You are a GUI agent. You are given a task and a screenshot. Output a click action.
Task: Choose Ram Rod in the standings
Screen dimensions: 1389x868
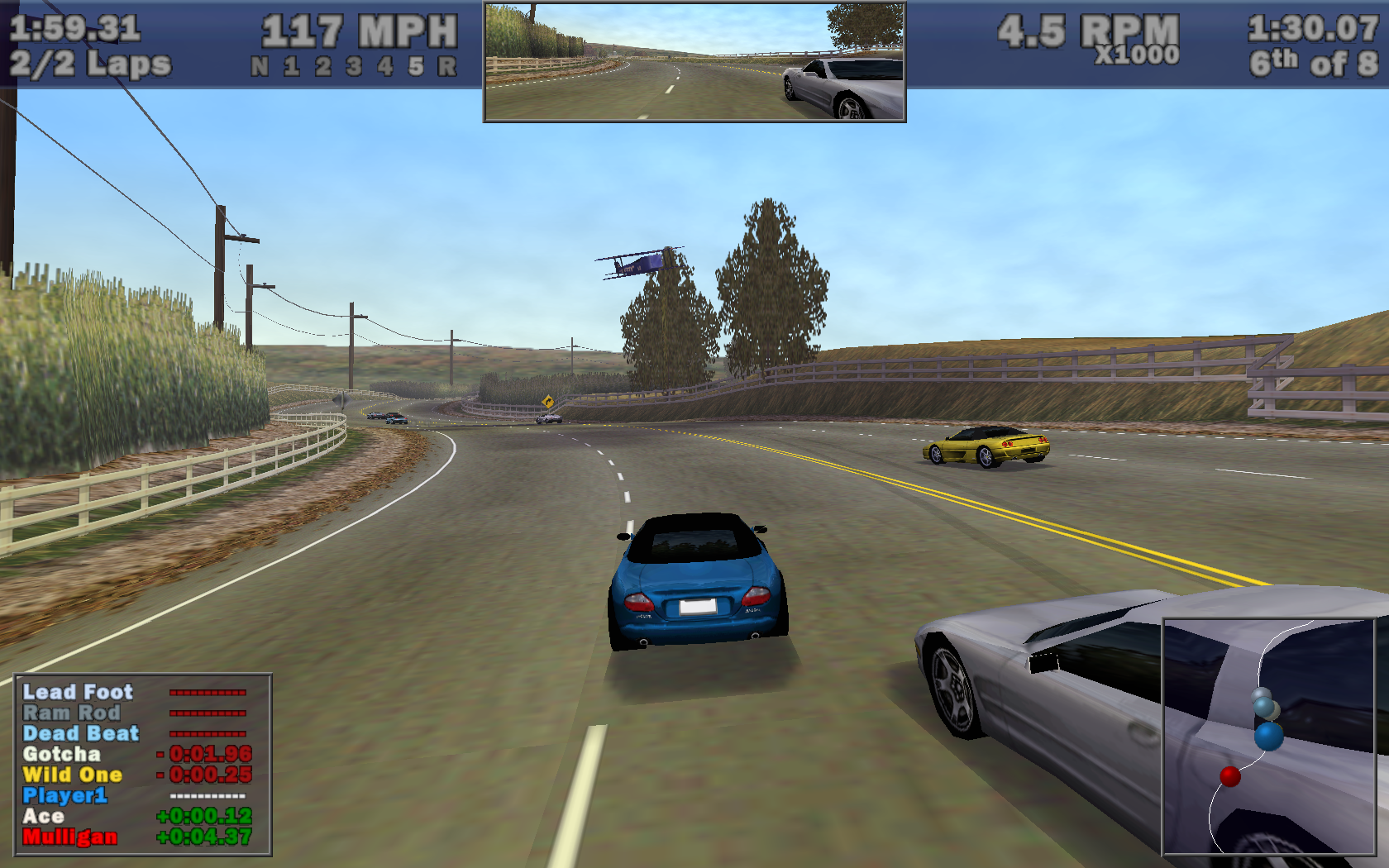(x=72, y=713)
